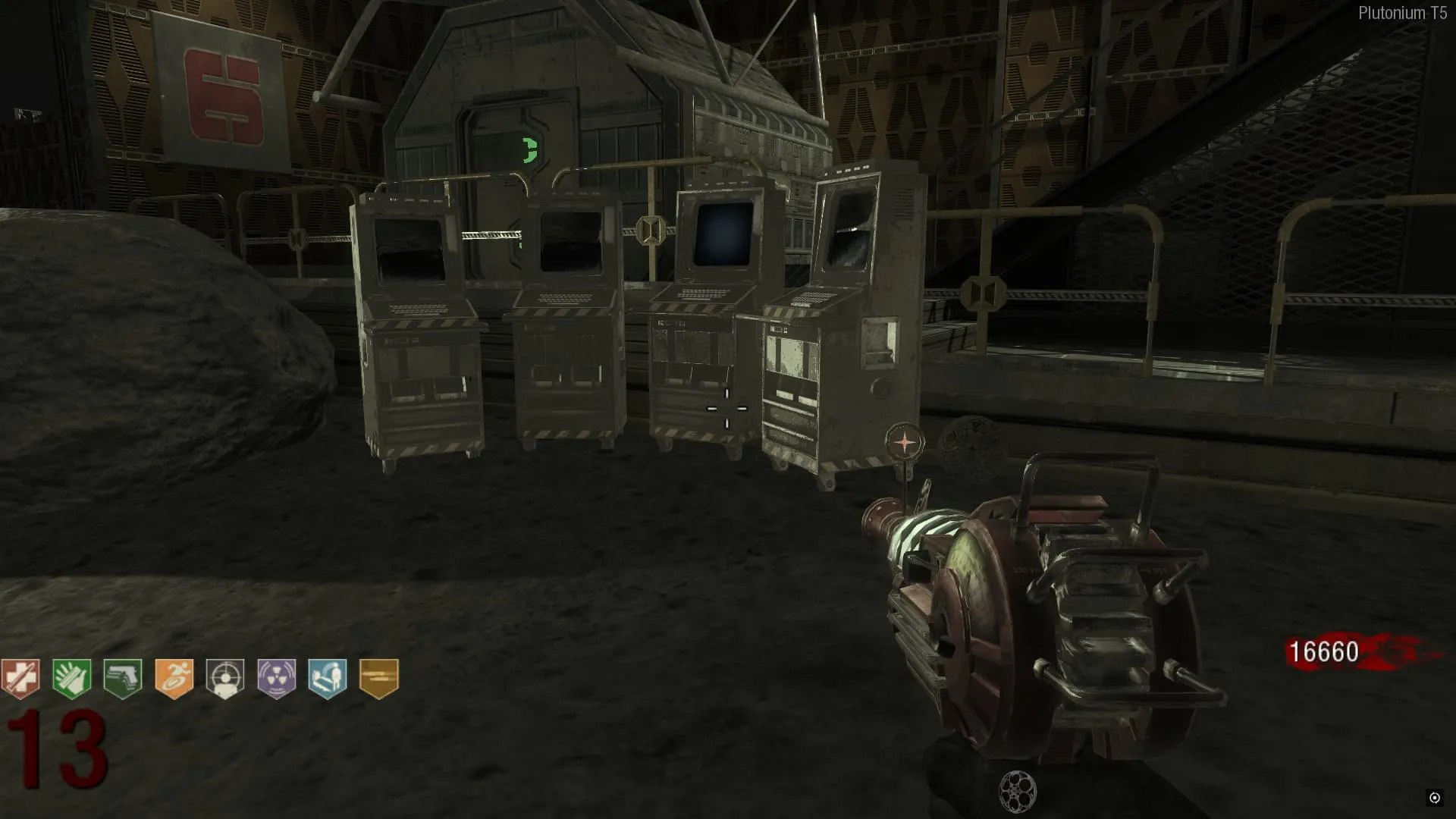Image resolution: width=1456 pixels, height=819 pixels.
Task: Click the film reel item icon
Action: [1018, 792]
